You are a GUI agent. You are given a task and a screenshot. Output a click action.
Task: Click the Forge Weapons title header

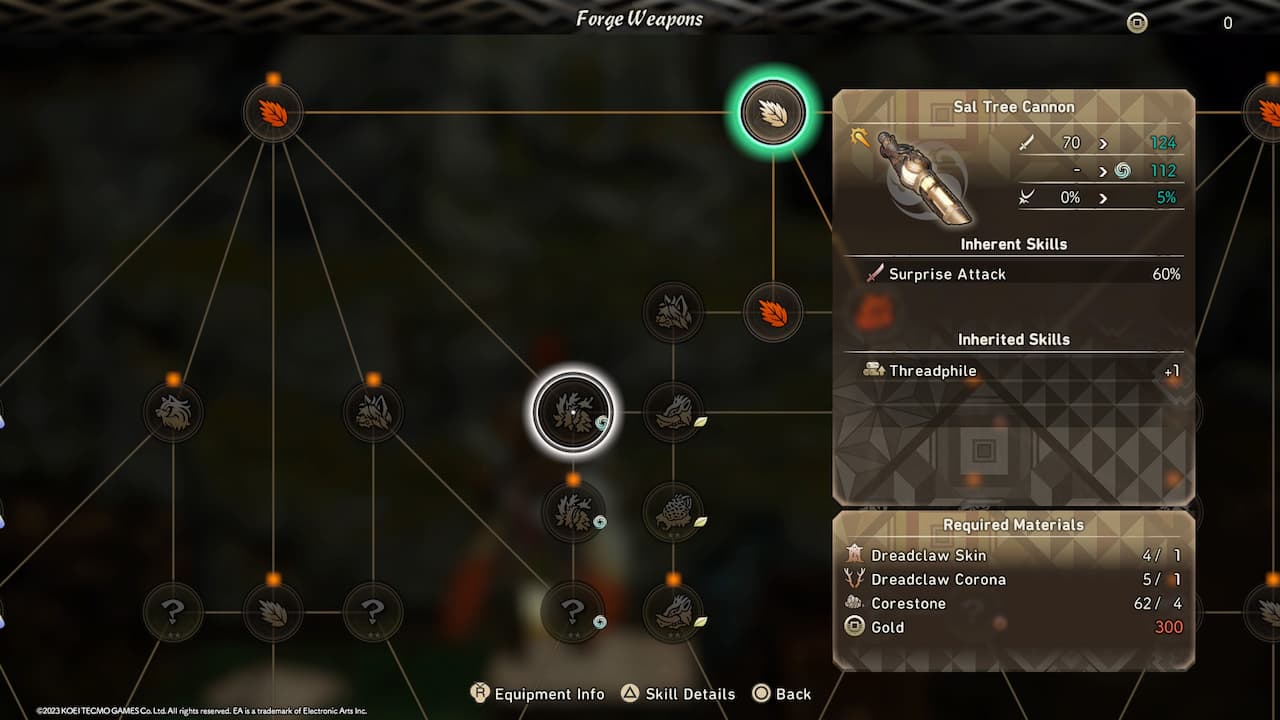click(639, 18)
